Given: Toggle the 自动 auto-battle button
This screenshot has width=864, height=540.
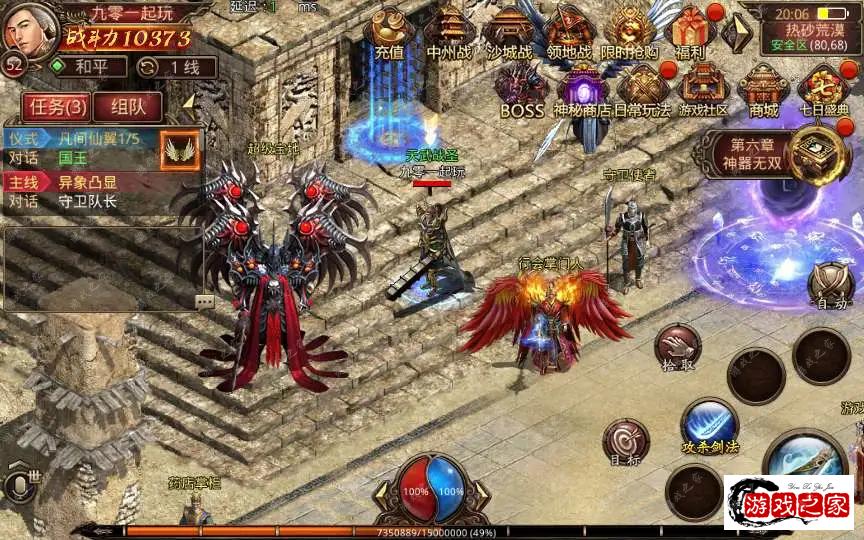Looking at the screenshot, I should coord(830,285).
